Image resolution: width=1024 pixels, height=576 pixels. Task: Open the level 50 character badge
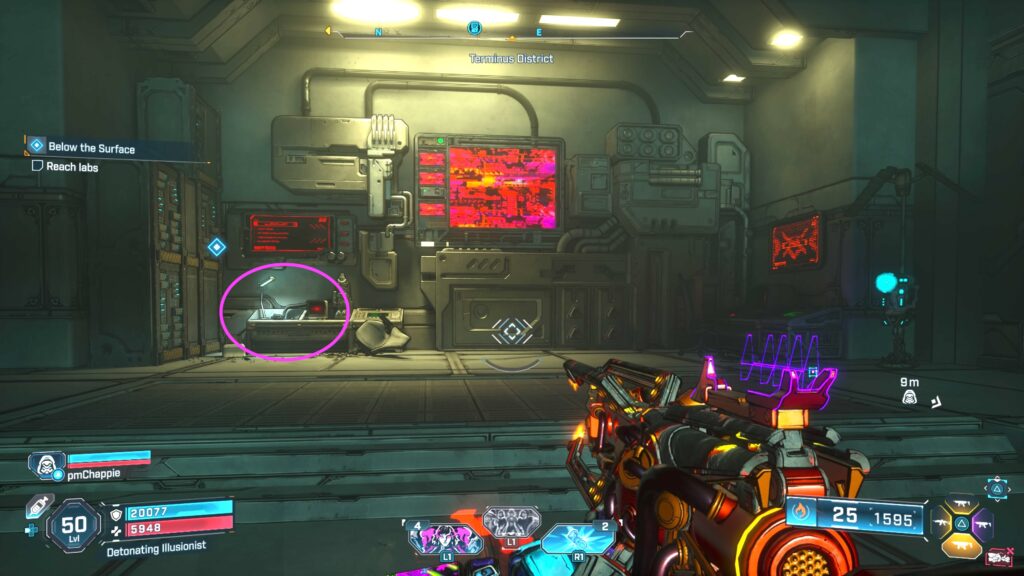click(x=74, y=525)
